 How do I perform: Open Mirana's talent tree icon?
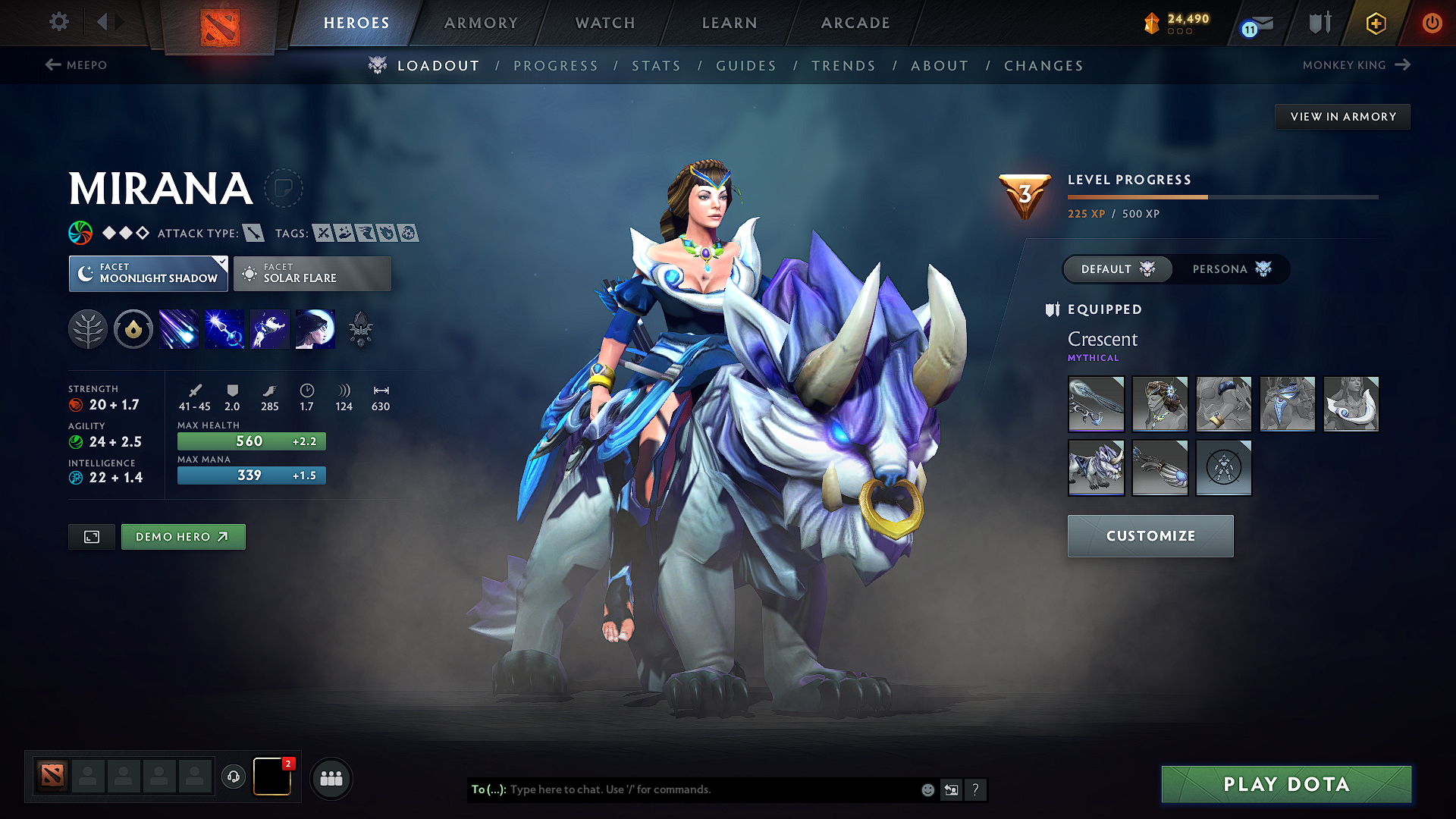click(x=88, y=329)
